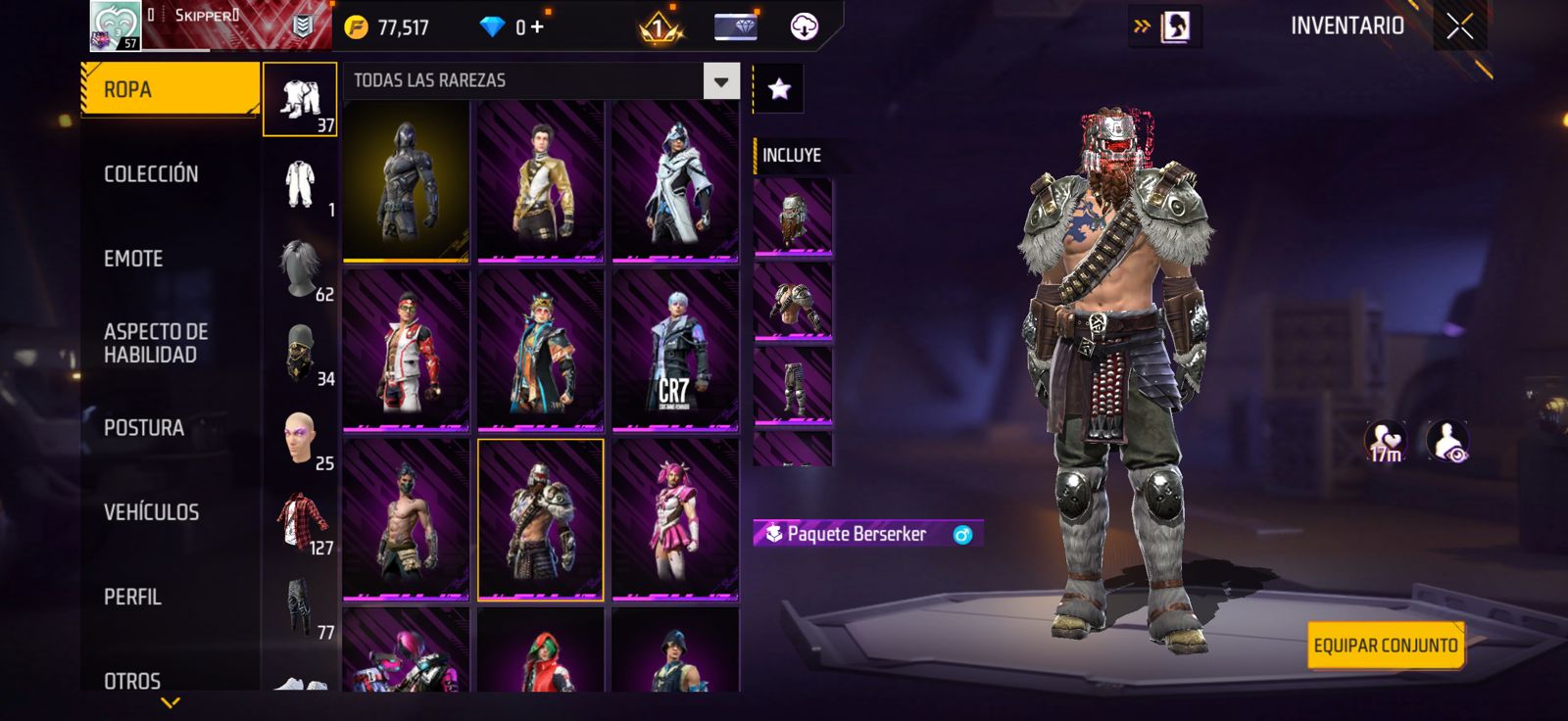Select the red plaid shirt subcategory
Image resolution: width=1568 pixels, height=721 pixels.
coord(301,520)
